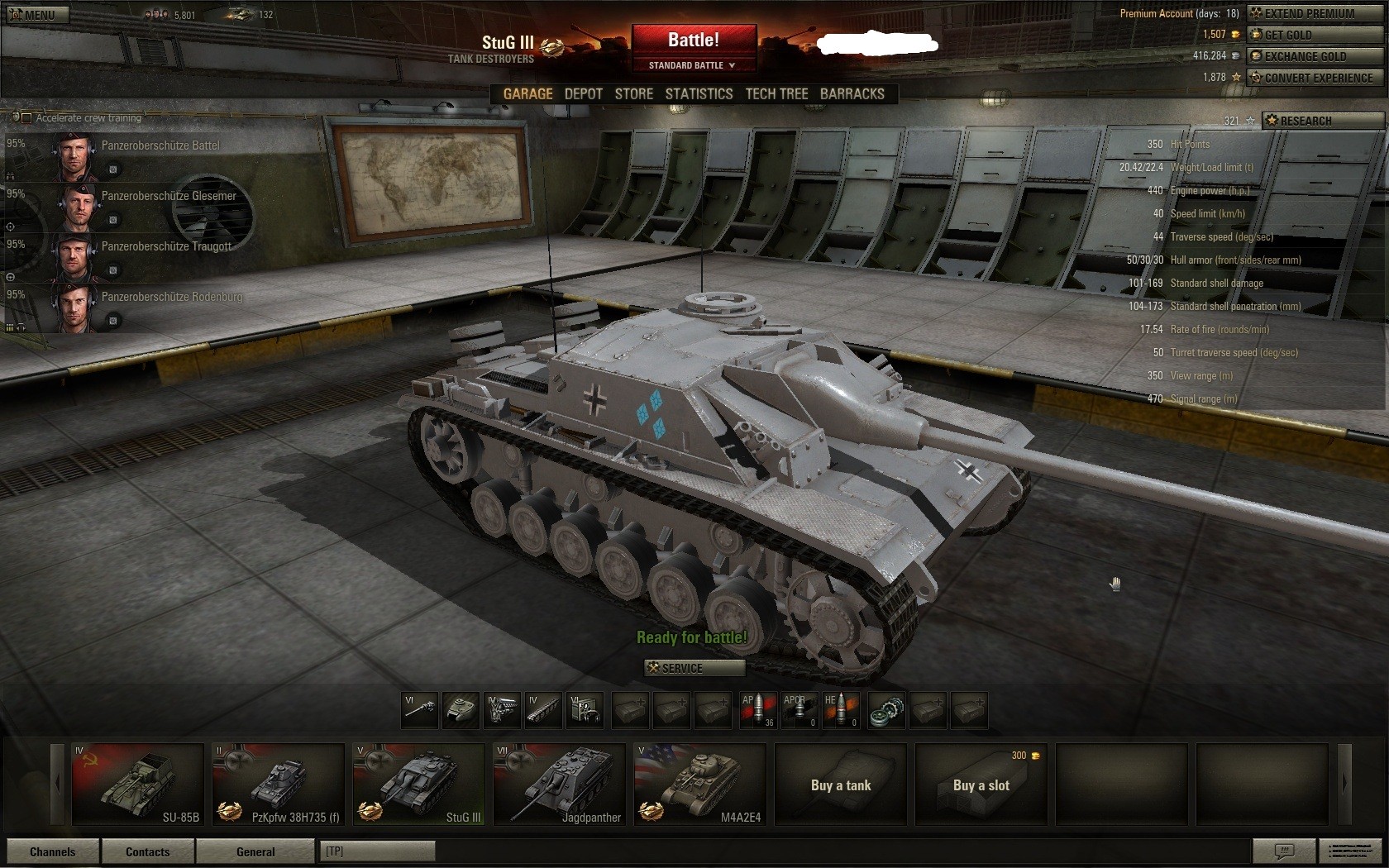
Task: View the Statistics tab
Action: point(699,94)
